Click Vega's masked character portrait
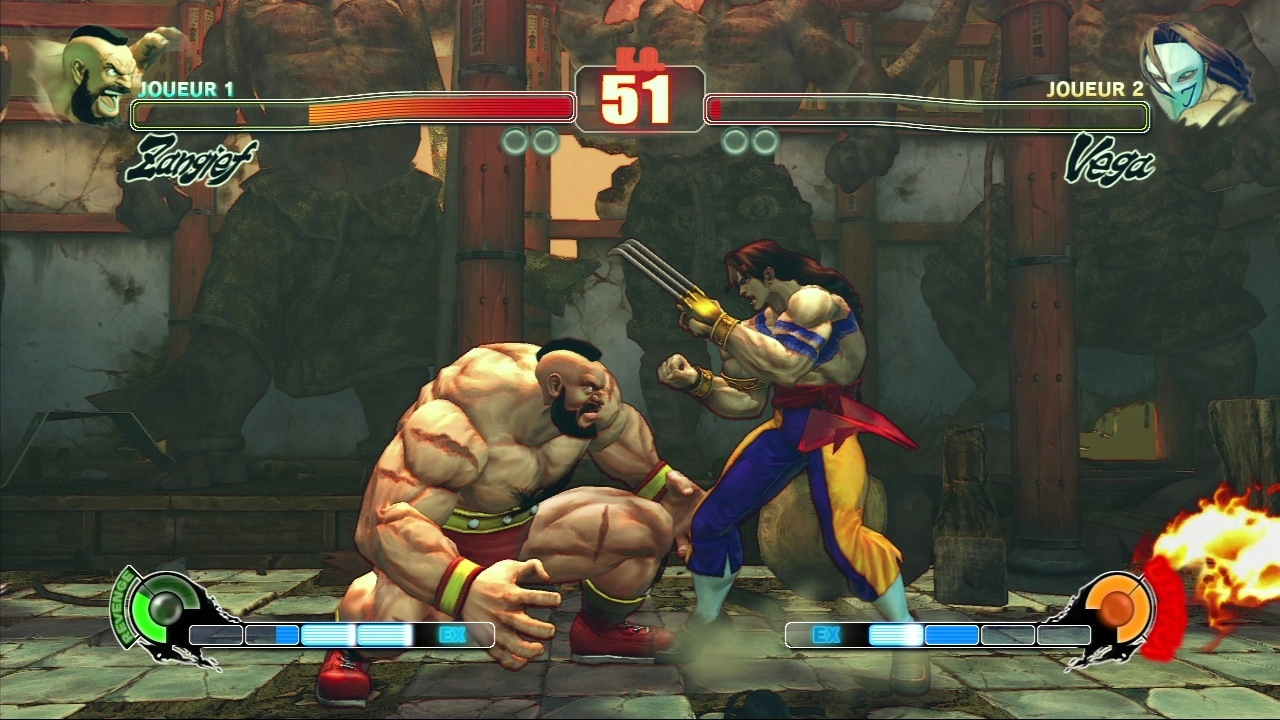Viewport: 1280px width, 720px height. coord(1195,75)
